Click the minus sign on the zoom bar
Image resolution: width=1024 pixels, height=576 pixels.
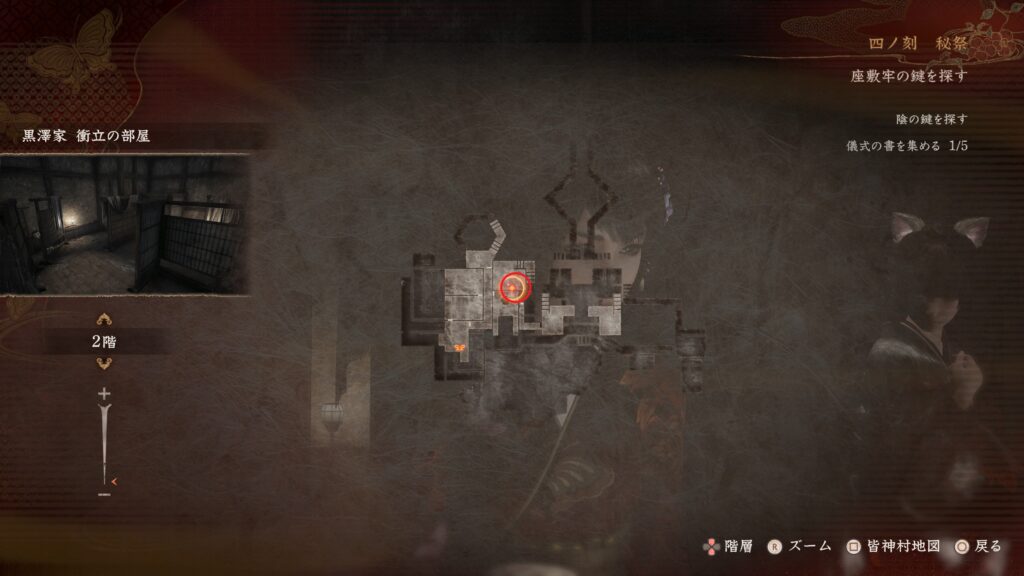tap(104, 494)
